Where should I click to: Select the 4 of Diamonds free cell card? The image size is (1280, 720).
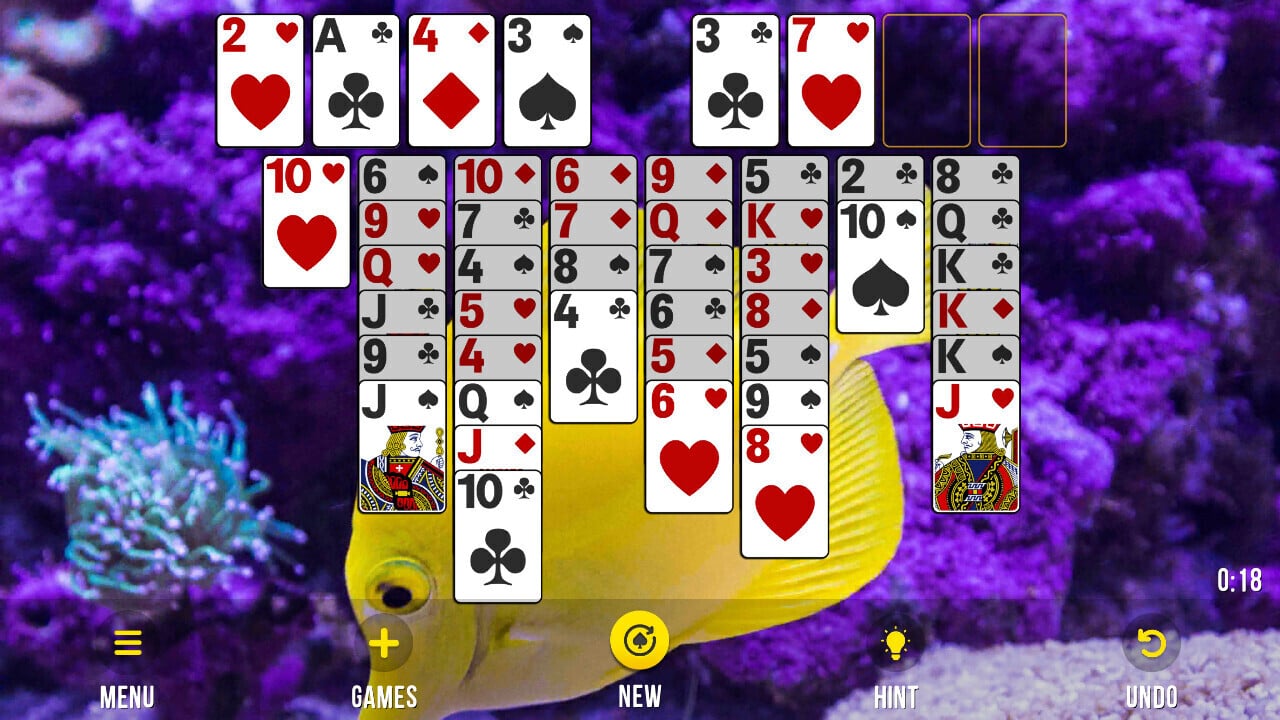pyautogui.click(x=450, y=80)
